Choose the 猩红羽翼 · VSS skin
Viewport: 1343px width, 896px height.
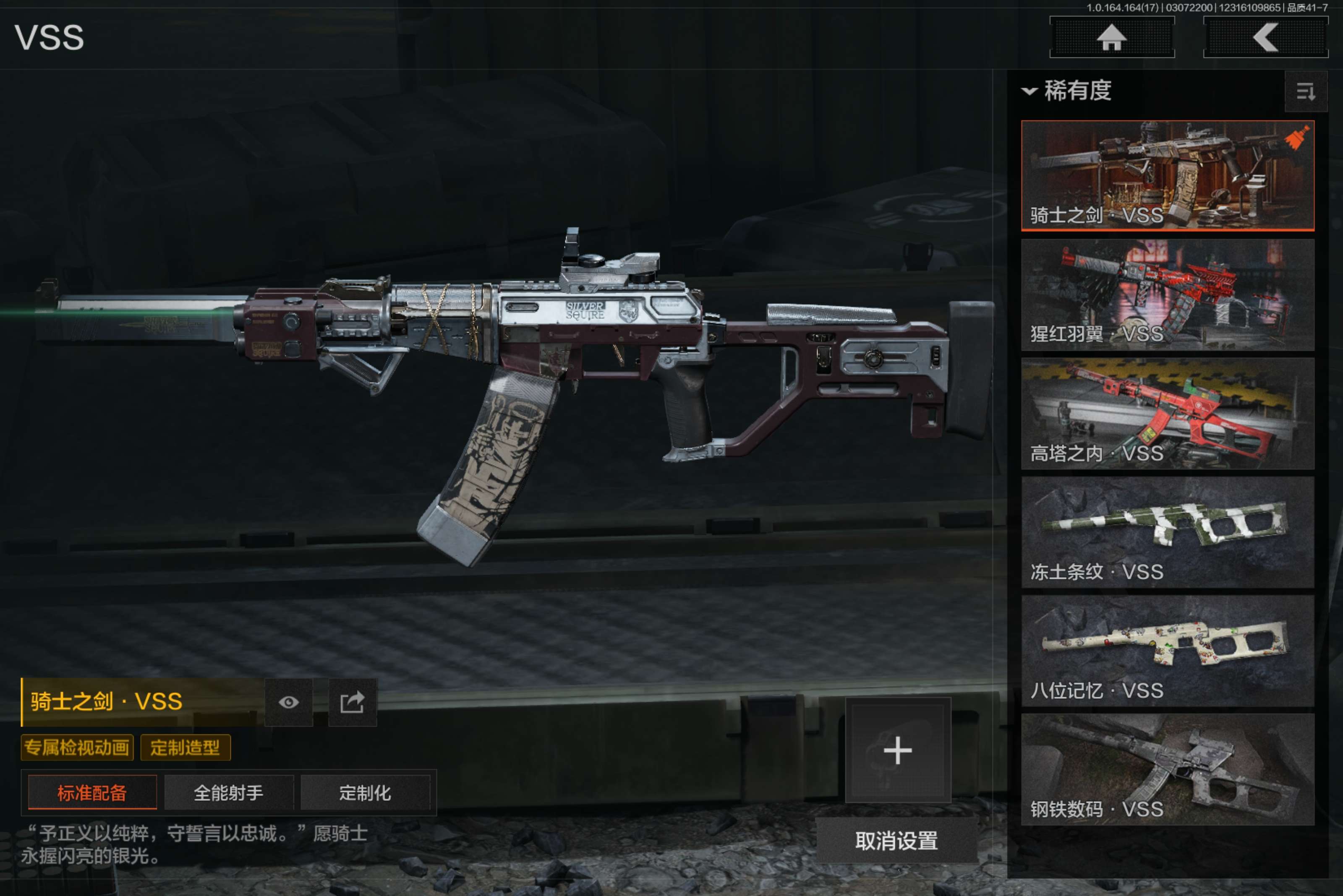click(1167, 294)
